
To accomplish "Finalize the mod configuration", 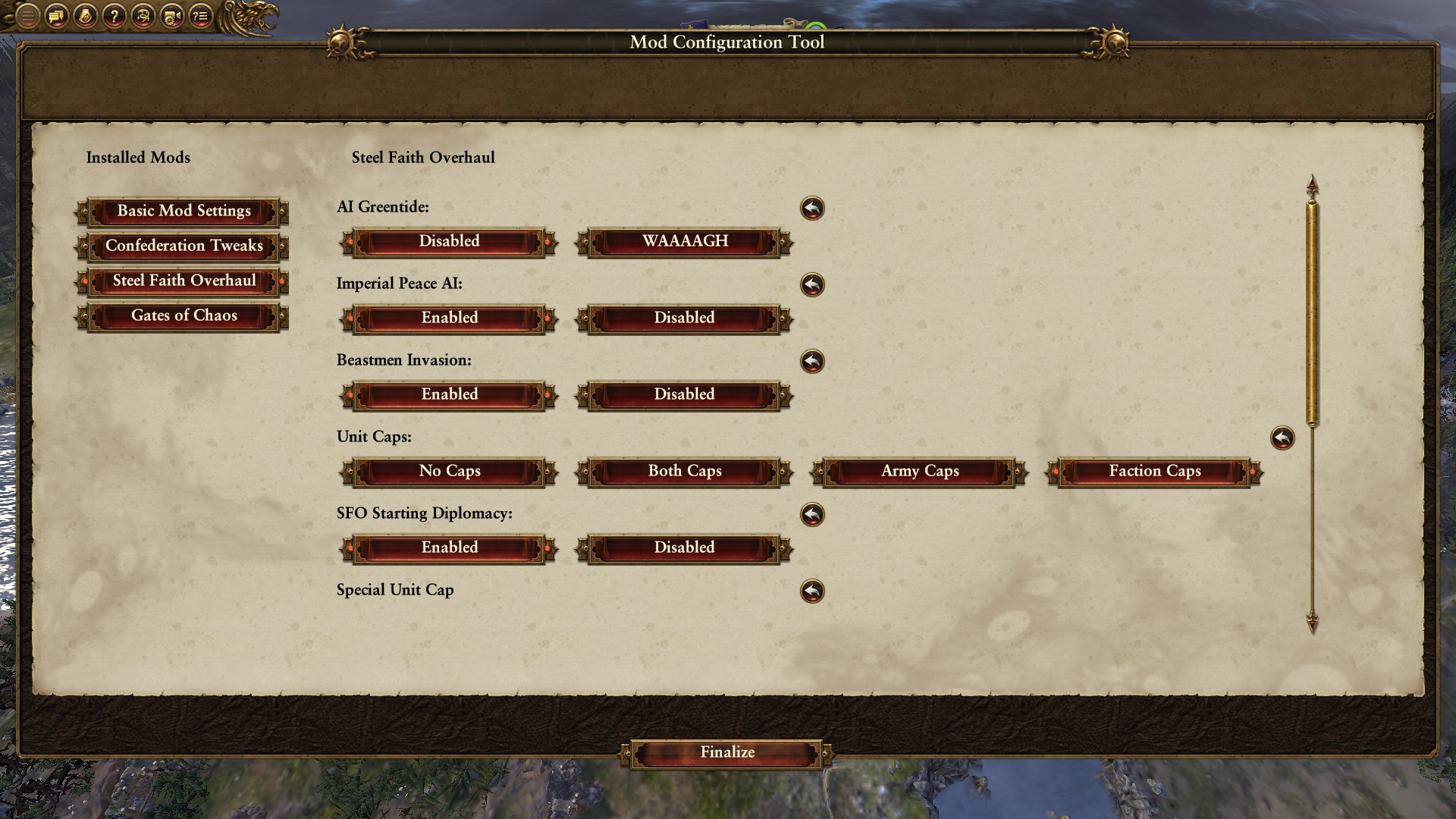I will (726, 753).
